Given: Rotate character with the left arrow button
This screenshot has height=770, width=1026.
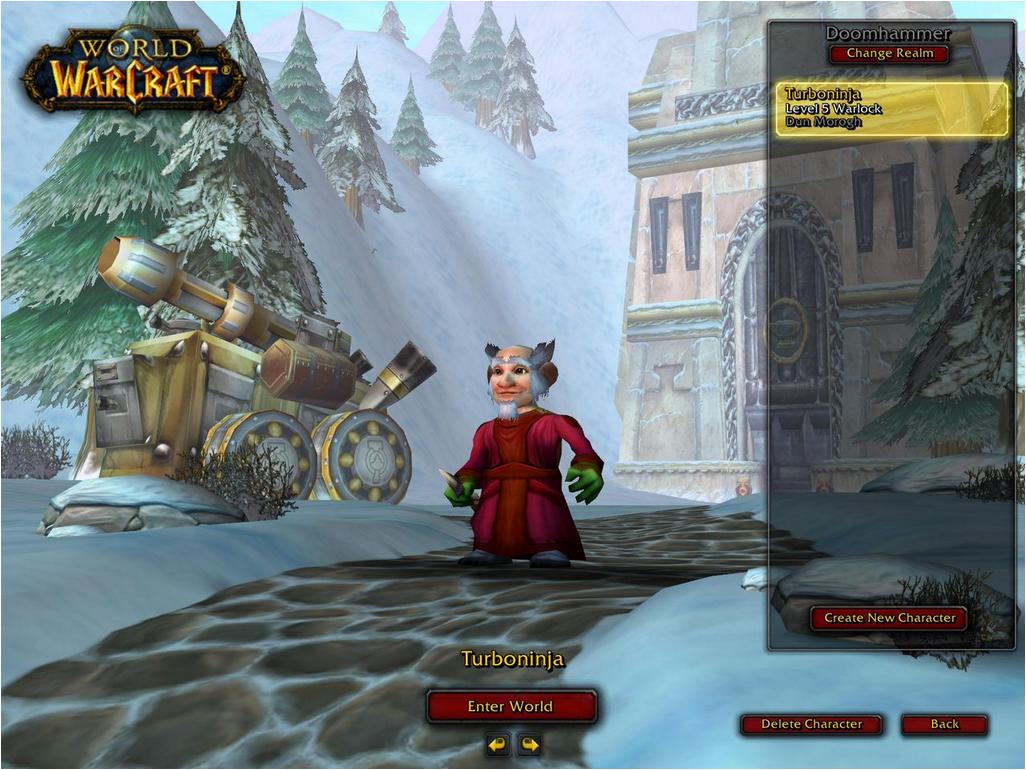Looking at the screenshot, I should tap(497, 744).
